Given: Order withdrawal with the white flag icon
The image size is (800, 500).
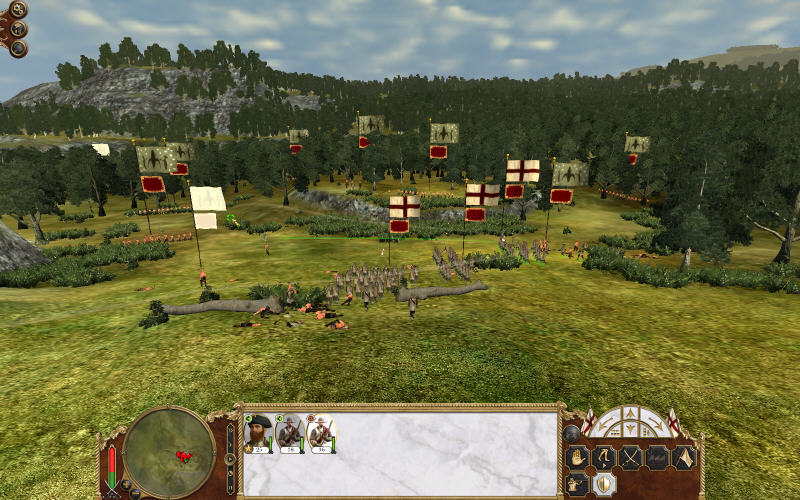Looking at the screenshot, I should coord(683,458).
